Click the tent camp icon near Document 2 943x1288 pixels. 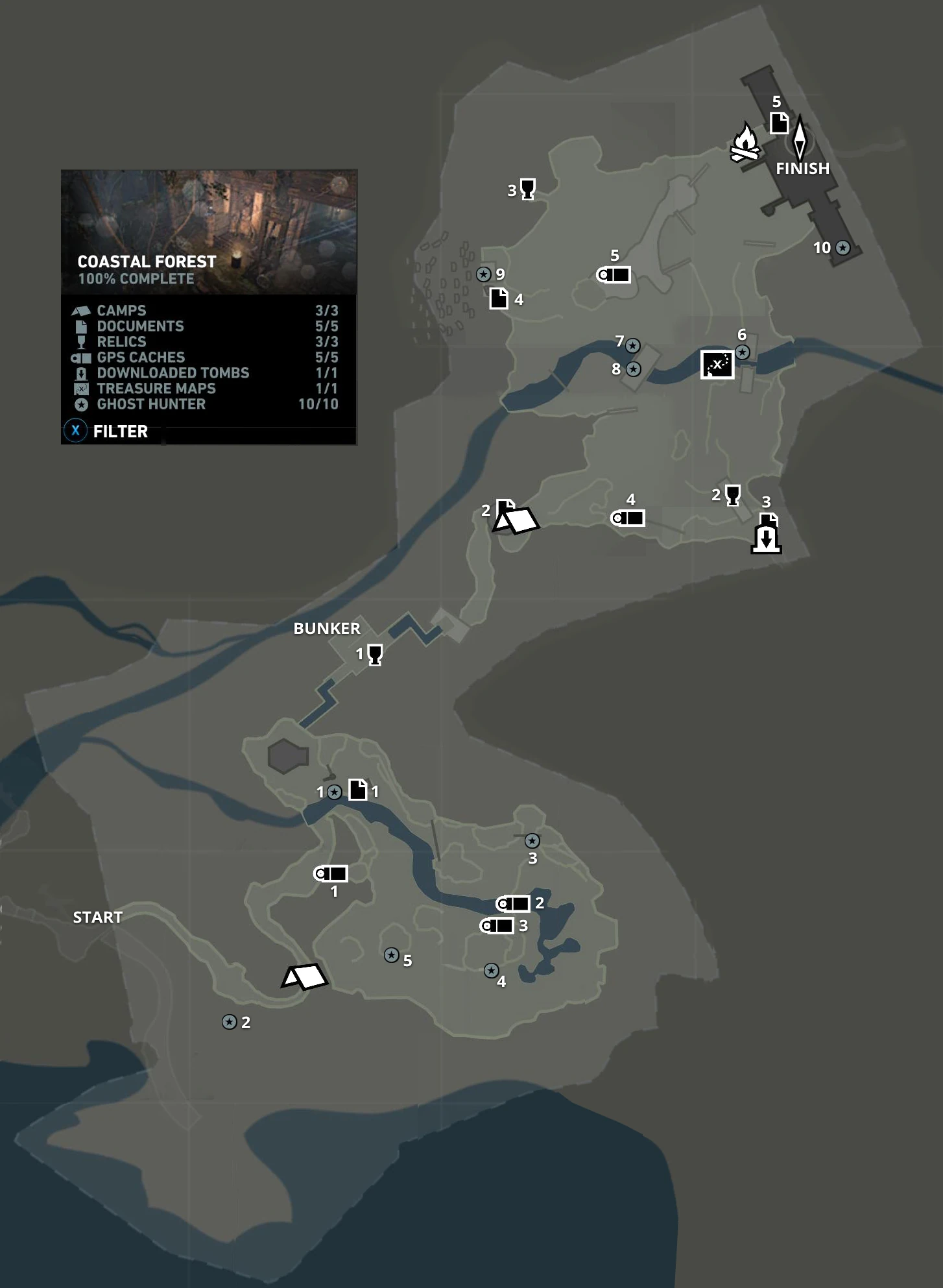516,519
